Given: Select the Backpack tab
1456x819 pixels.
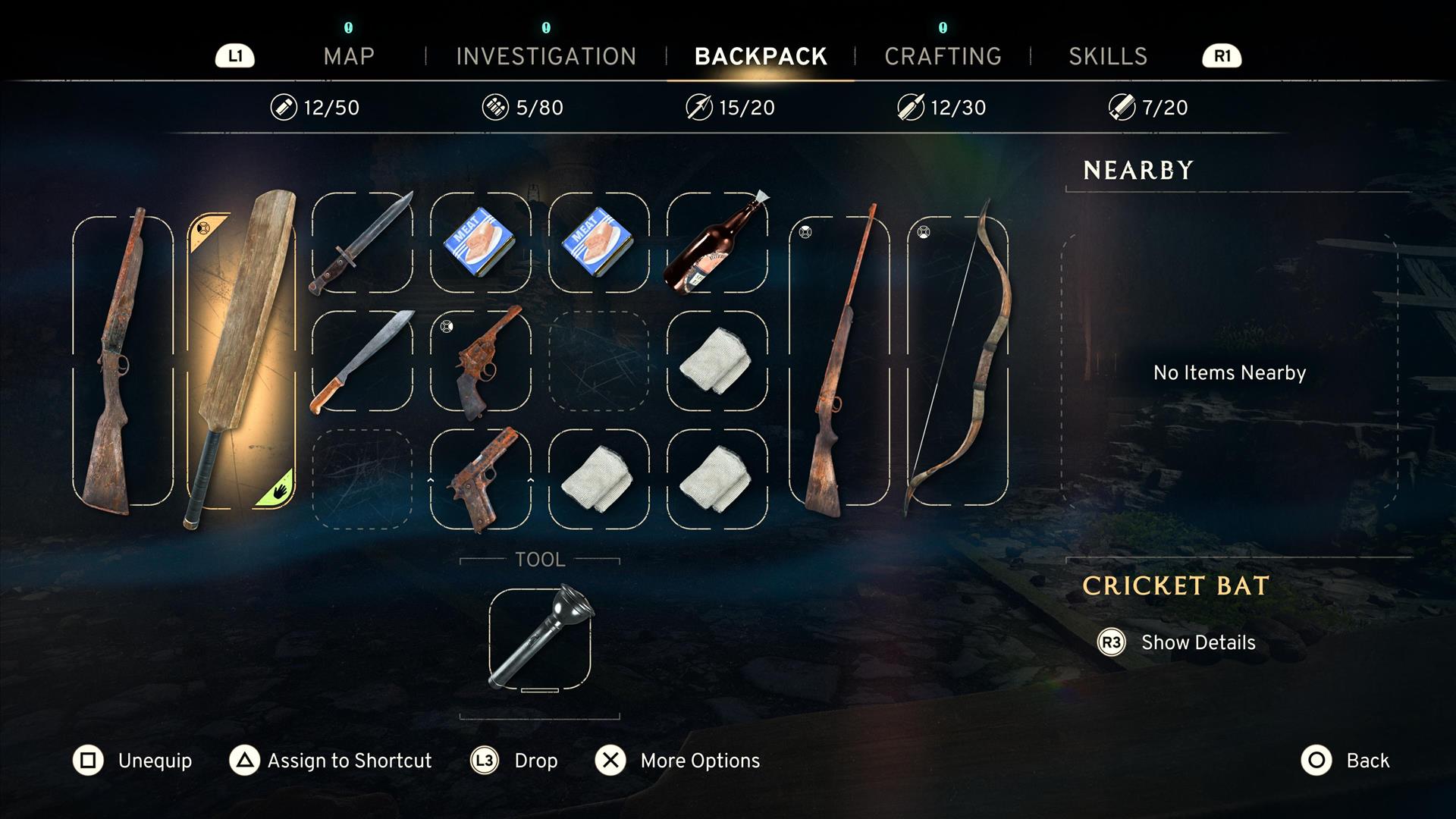Looking at the screenshot, I should pyautogui.click(x=761, y=56).
